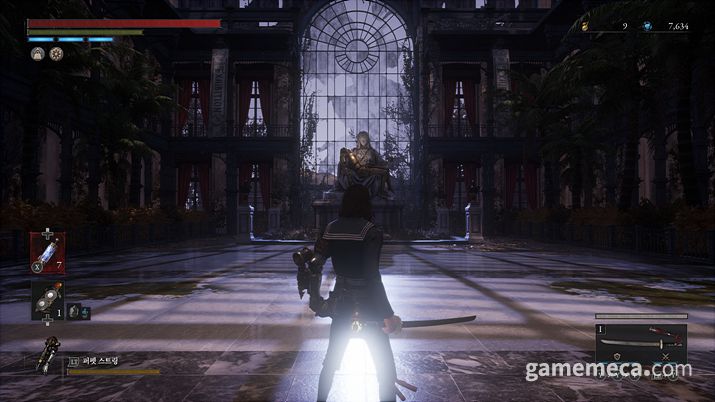Click the gear-shaped status buff icon
Image resolution: width=715 pixels, height=402 pixels.
(x=56, y=54)
